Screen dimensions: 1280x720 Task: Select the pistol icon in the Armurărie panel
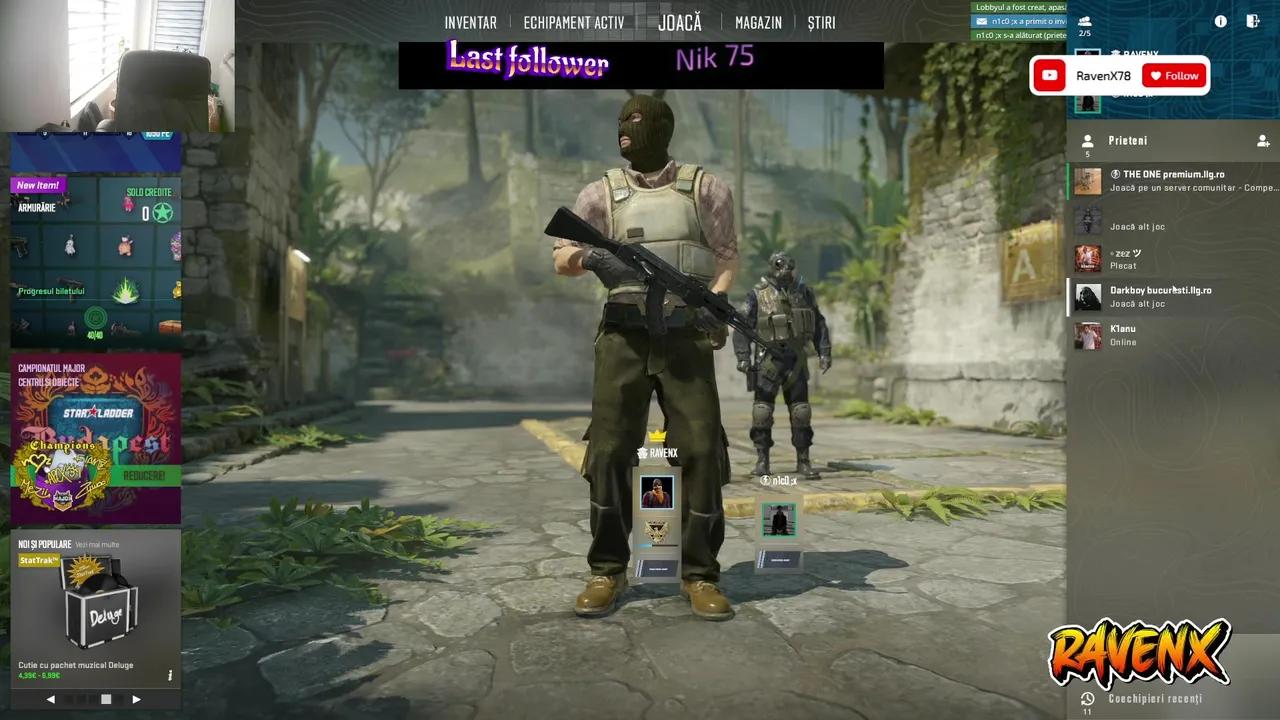point(21,248)
